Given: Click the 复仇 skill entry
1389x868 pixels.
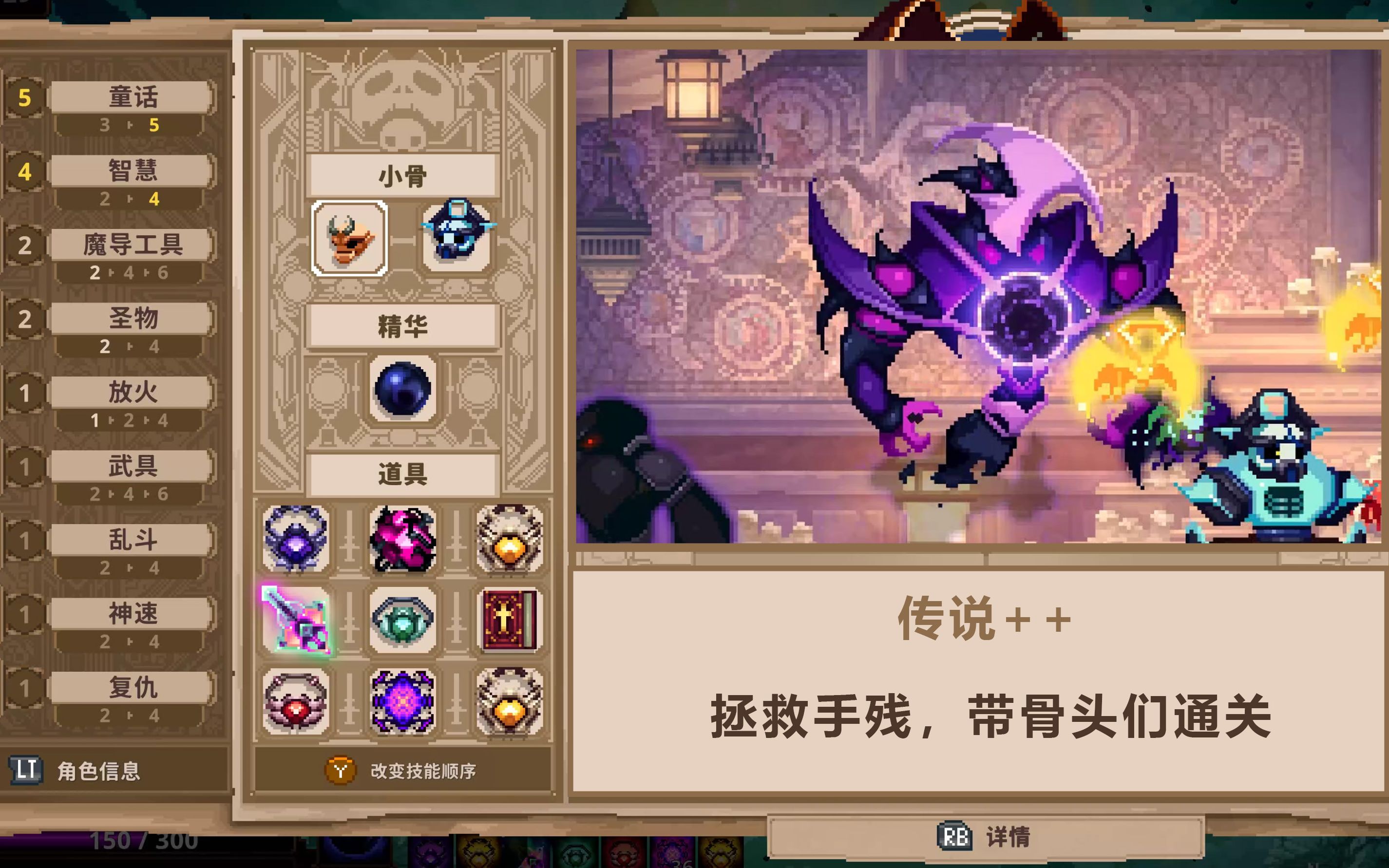Looking at the screenshot, I should pos(131,687).
